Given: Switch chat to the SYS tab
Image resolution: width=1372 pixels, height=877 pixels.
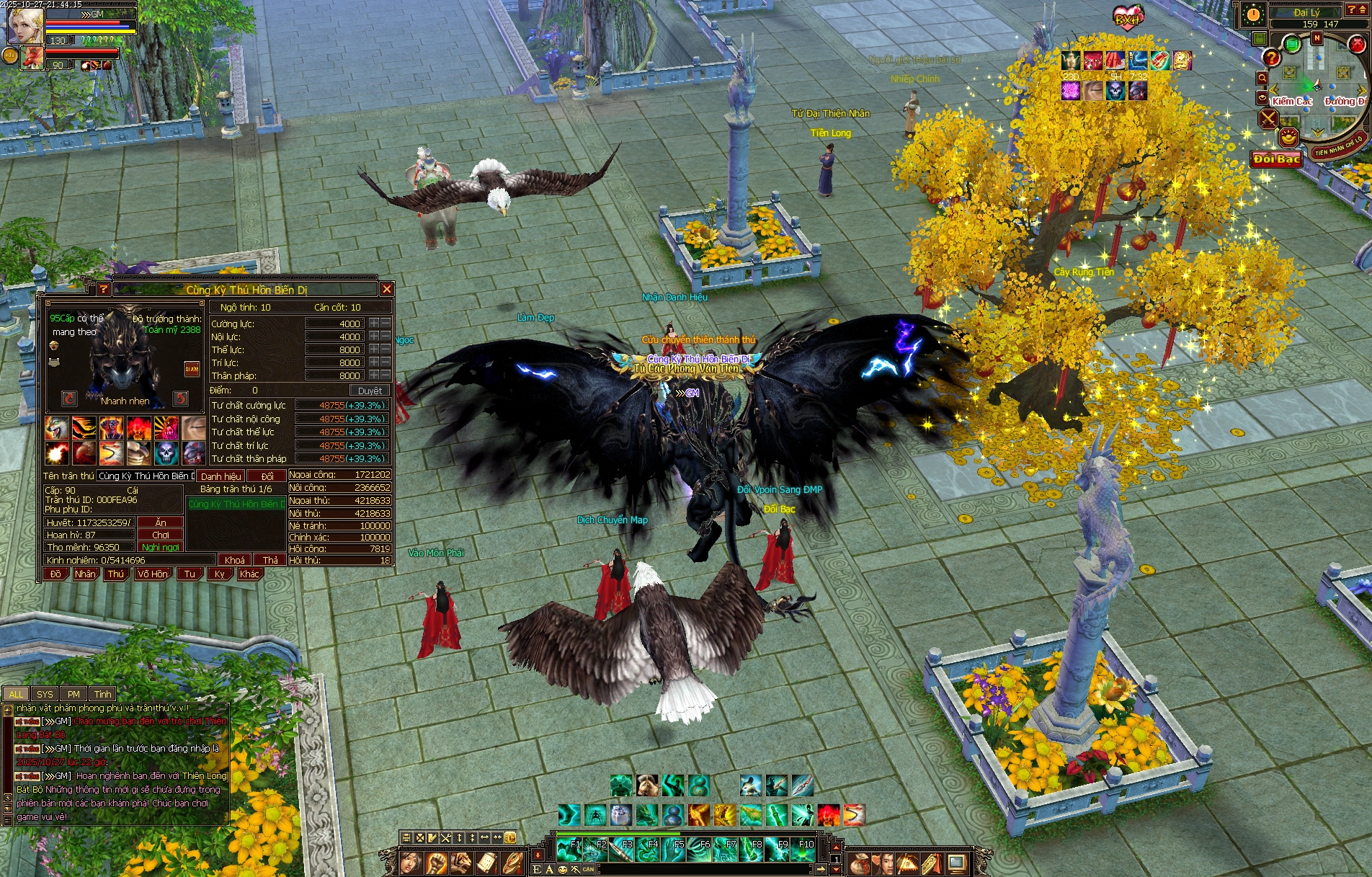Looking at the screenshot, I should click(45, 694).
